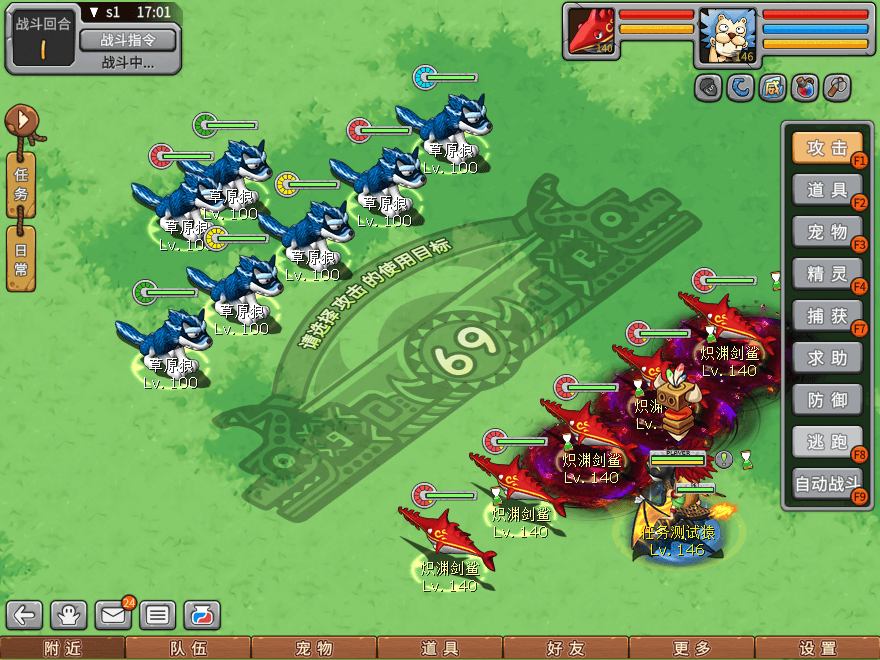Toggle 自动战斗 (Auto Battle)
Screen dimensions: 880x660
[x=826, y=485]
